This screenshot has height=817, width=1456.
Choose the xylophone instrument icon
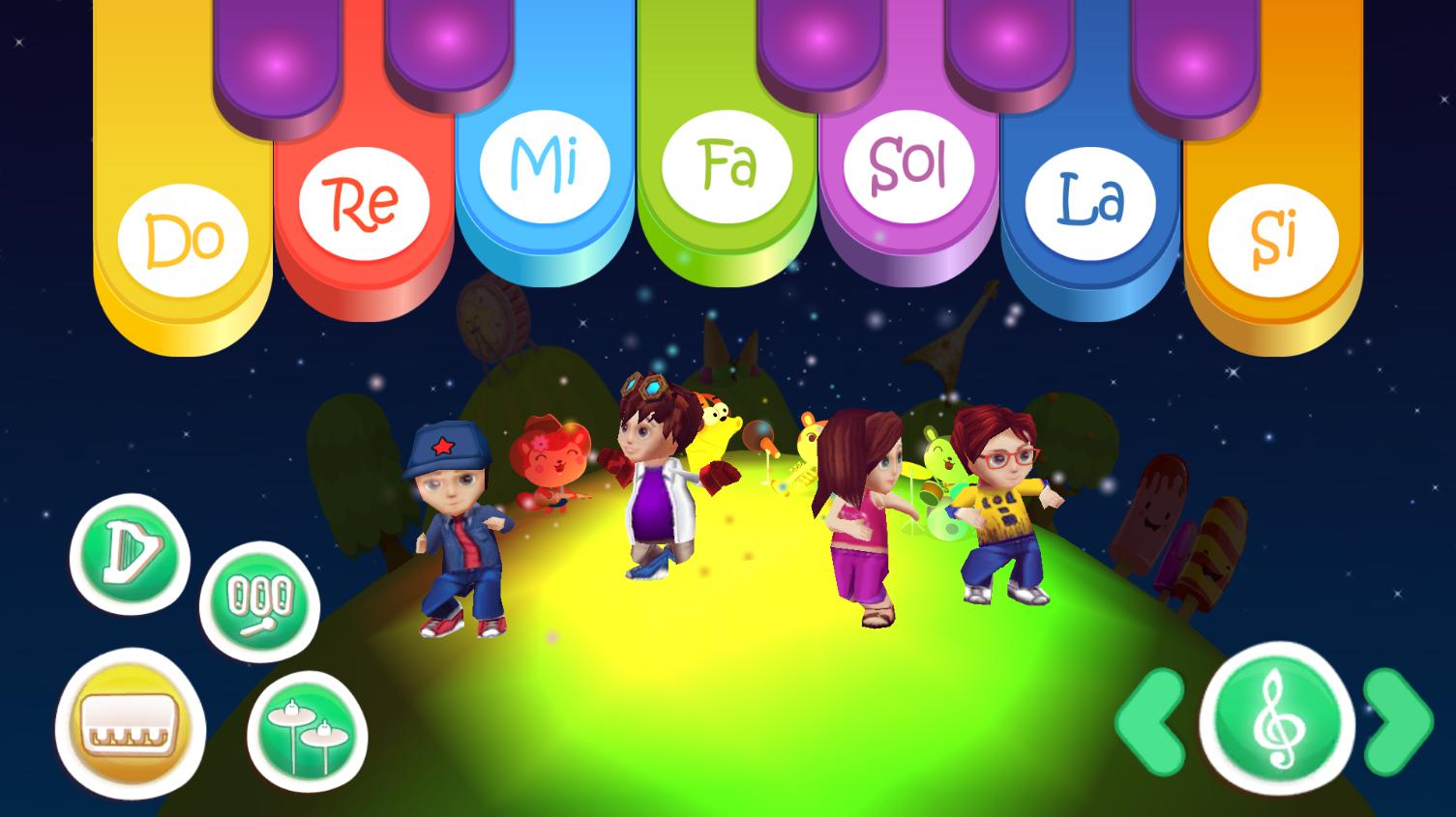(259, 603)
